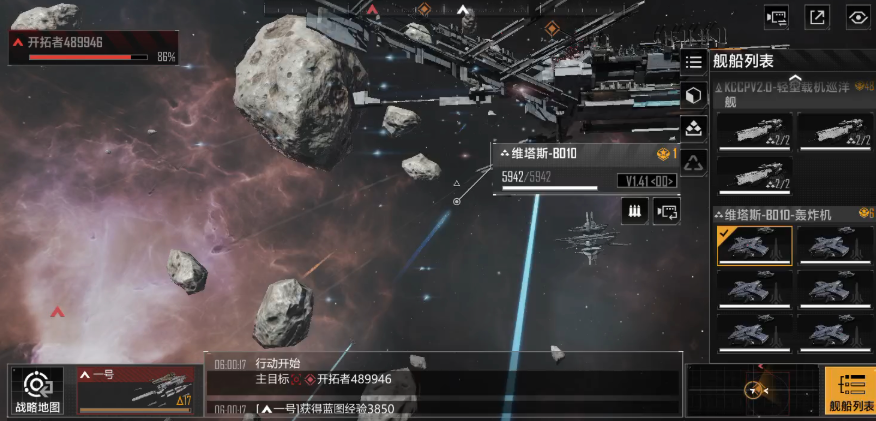Open the share/export arrow icon
Image resolution: width=876 pixels, height=421 pixels.
coord(817,16)
